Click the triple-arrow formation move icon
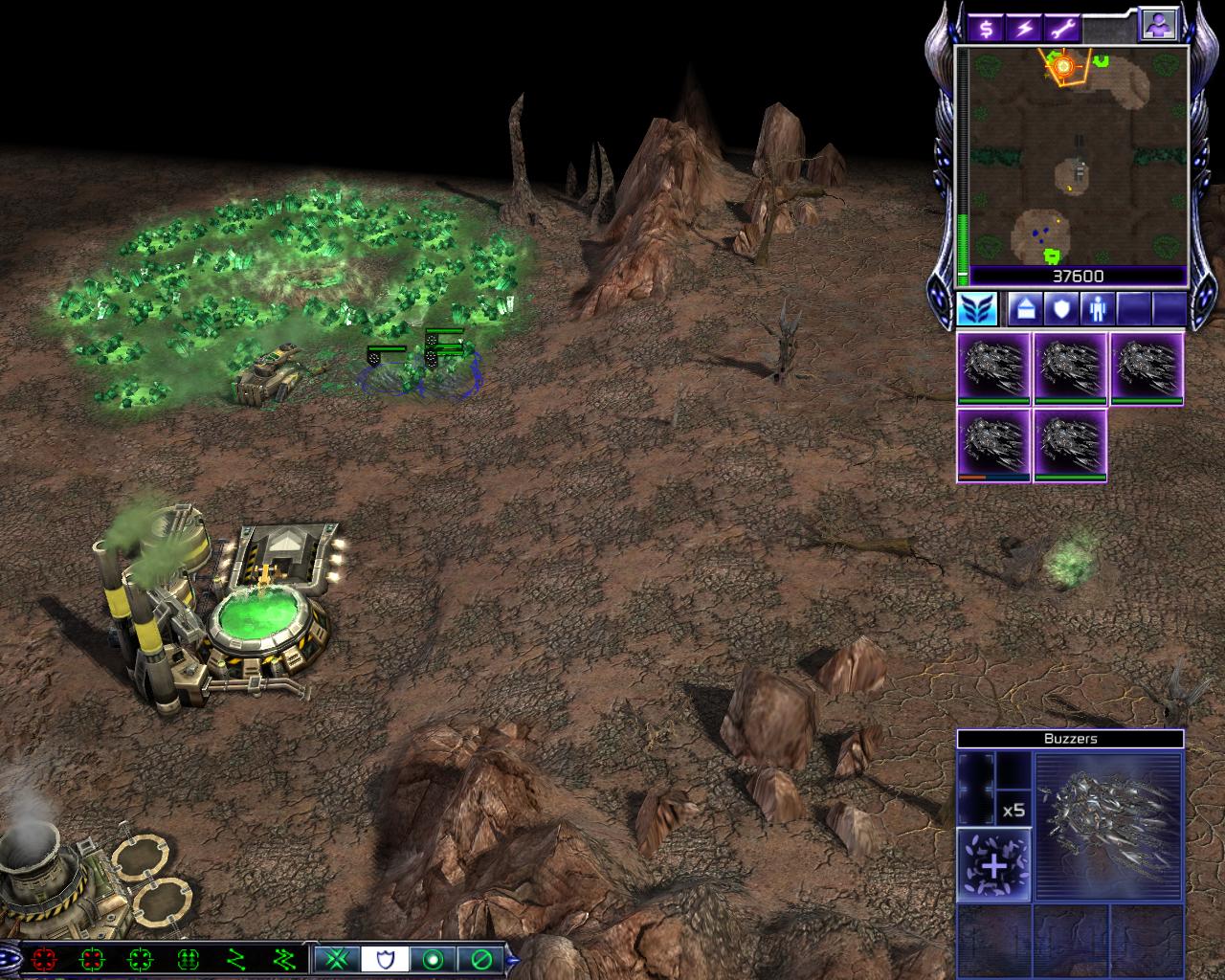This screenshot has height=980, width=1225. (188, 958)
